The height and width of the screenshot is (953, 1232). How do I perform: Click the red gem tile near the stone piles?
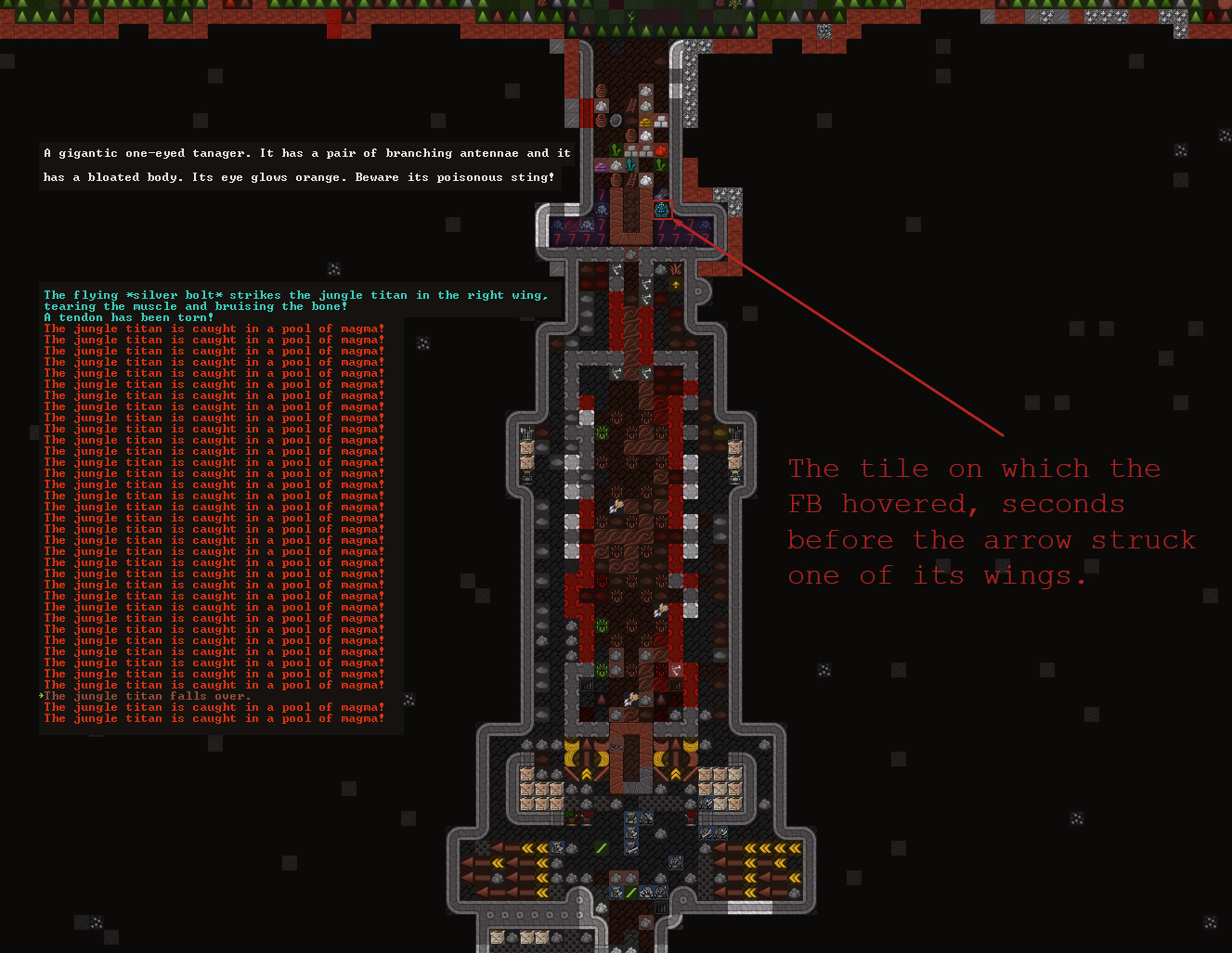(x=660, y=151)
